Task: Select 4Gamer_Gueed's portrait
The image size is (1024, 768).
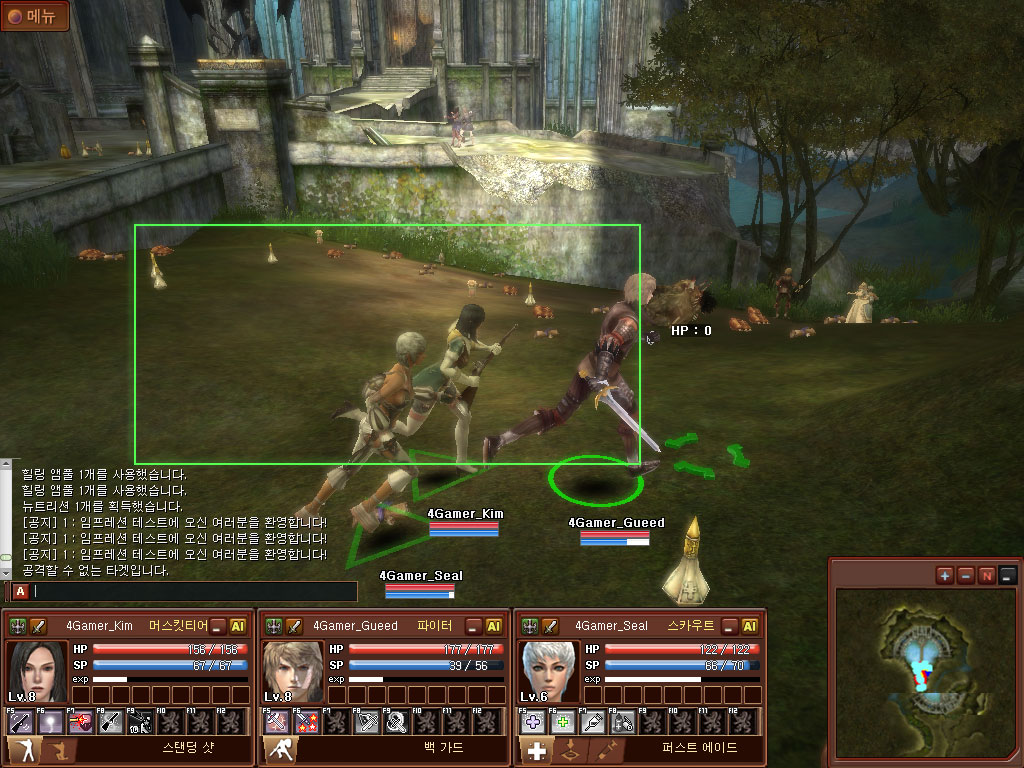Action: (x=292, y=671)
